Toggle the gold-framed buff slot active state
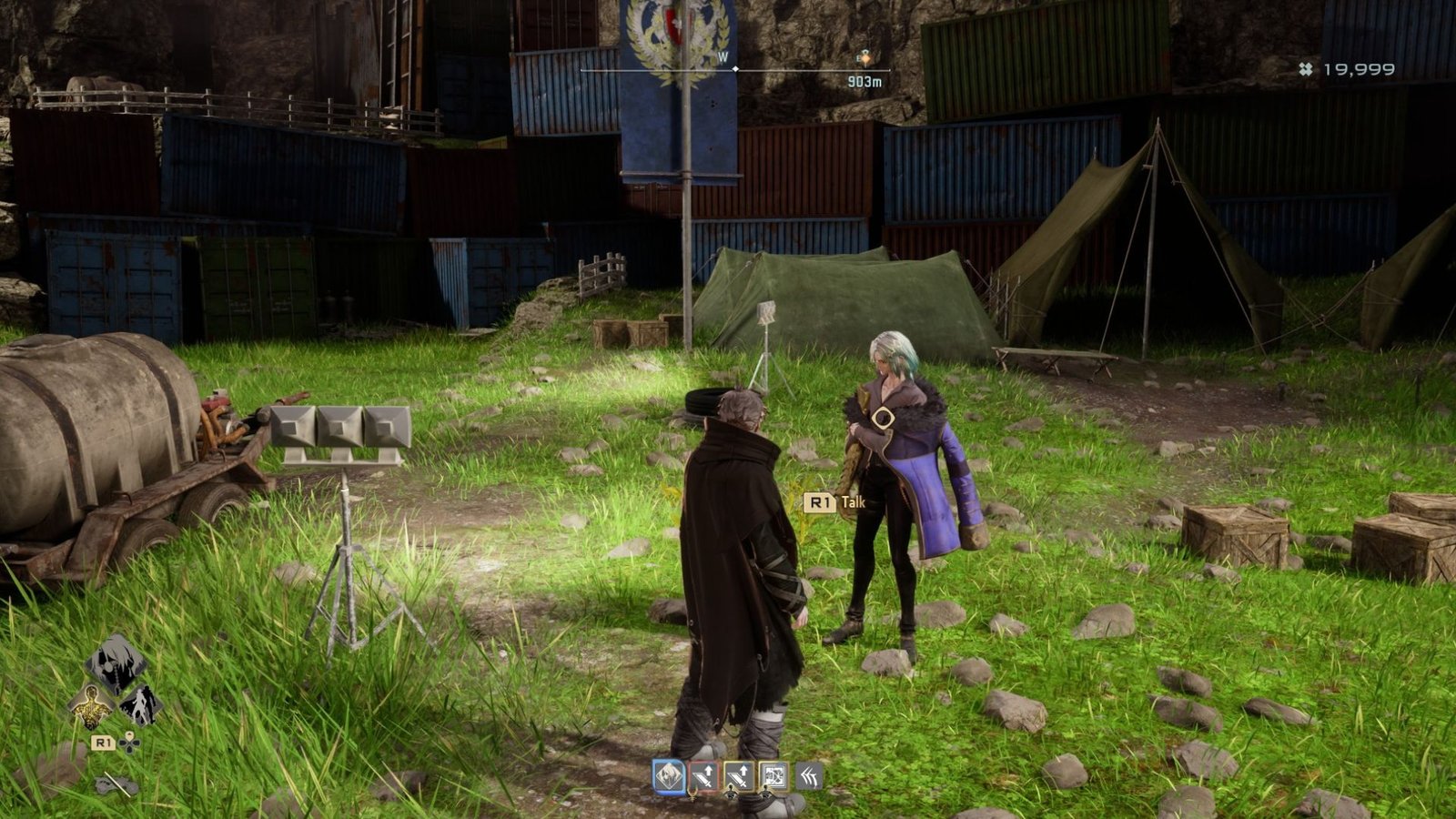 (739, 775)
